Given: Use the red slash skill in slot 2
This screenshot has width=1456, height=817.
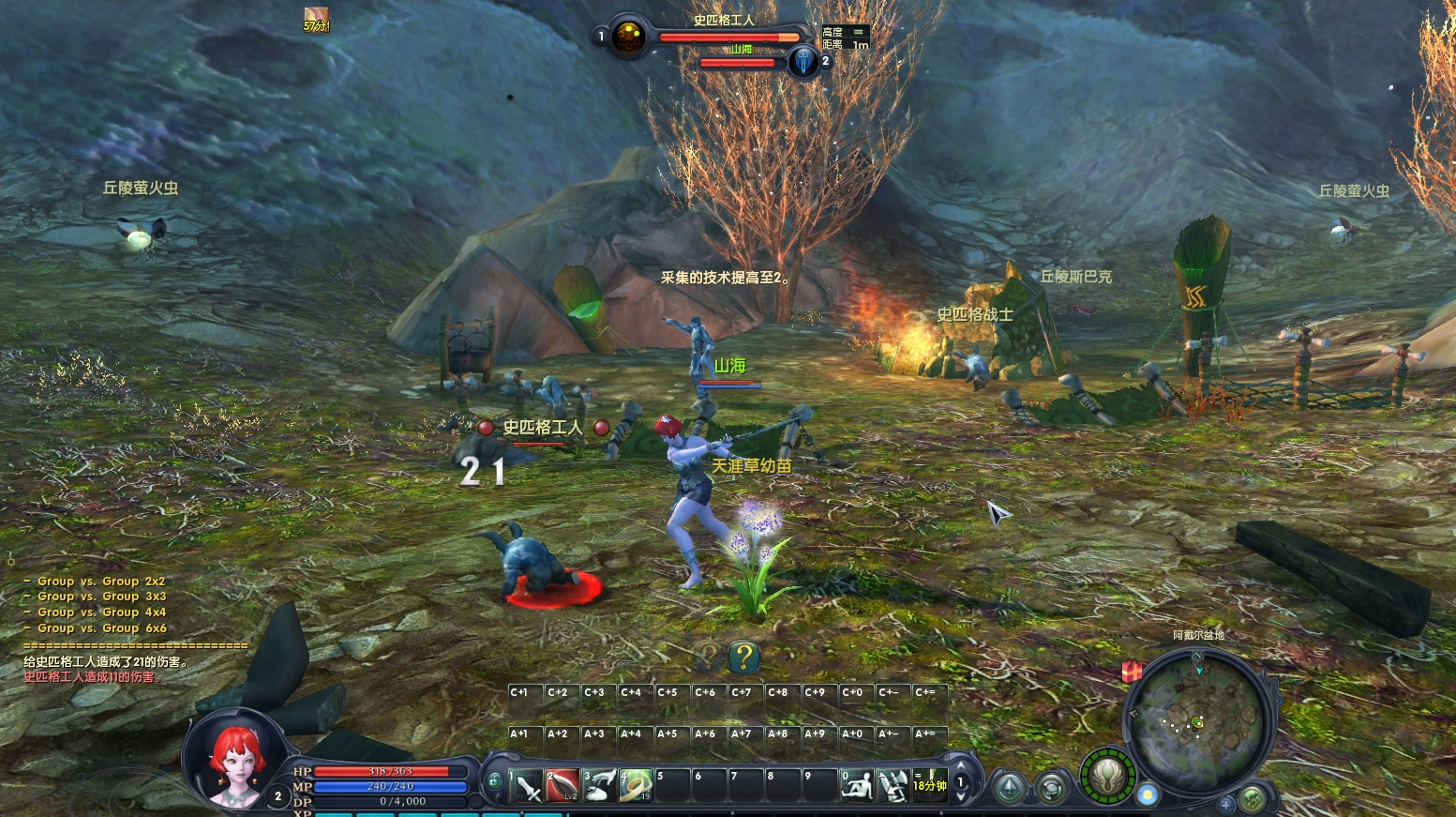Looking at the screenshot, I should tap(563, 785).
